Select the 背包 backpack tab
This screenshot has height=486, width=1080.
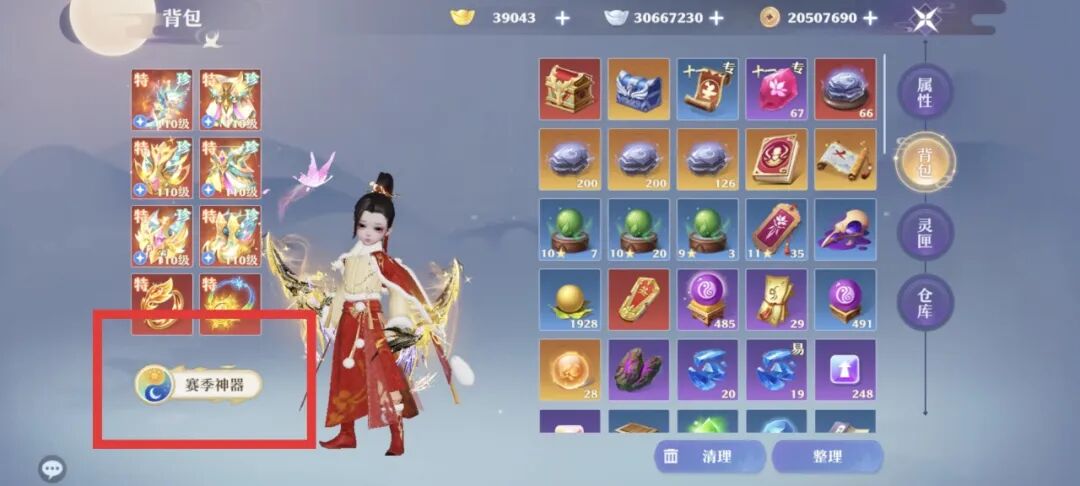click(924, 162)
